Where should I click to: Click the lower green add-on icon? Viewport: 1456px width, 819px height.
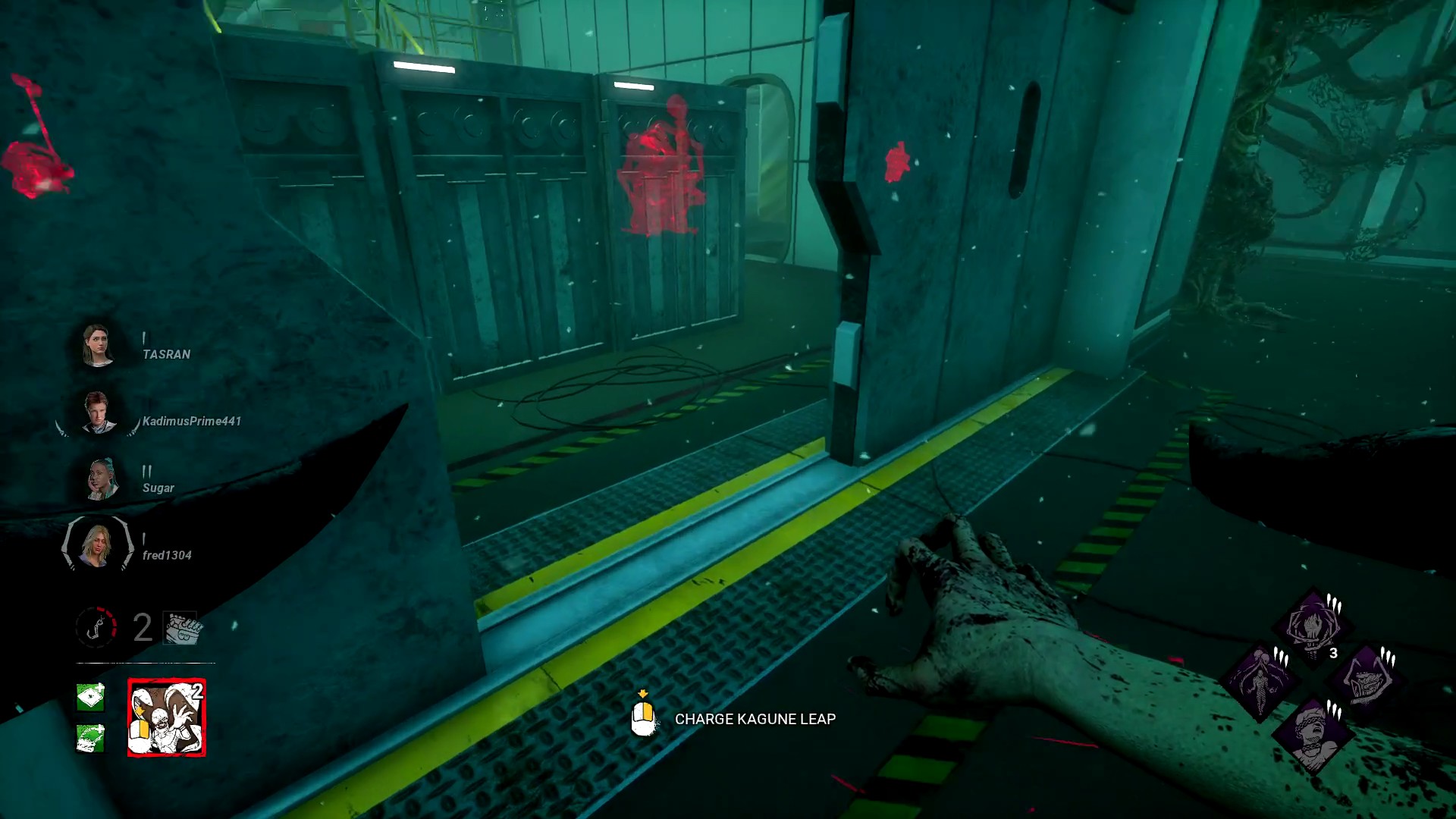coord(90,737)
